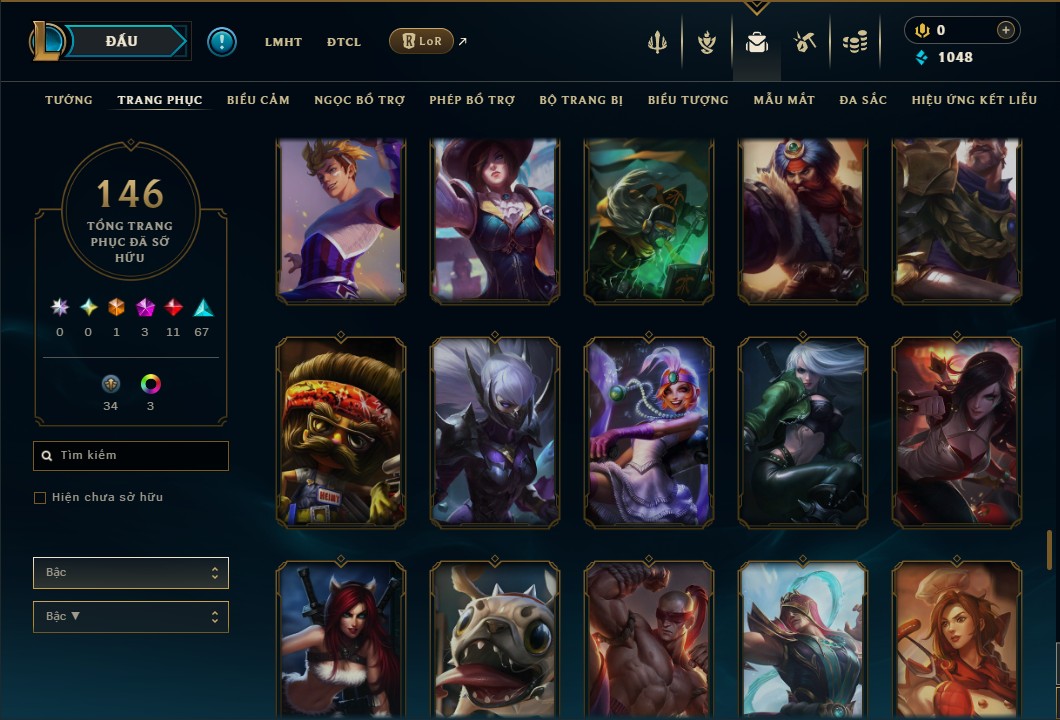
Task: Click the ĐẤU play button
Action: click(122, 41)
